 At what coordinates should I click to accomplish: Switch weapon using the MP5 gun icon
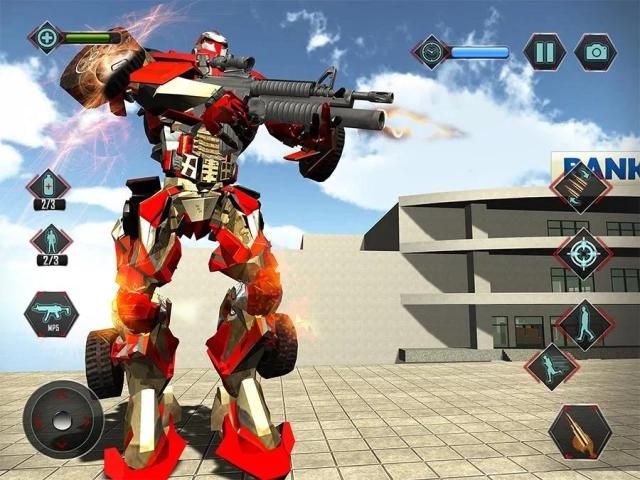click(51, 313)
